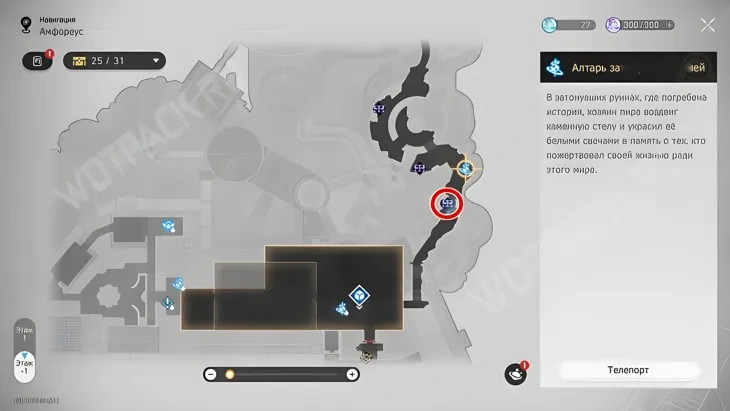730x411 pixels.
Task: Select the white diamond cube marker
Action: coord(358,295)
